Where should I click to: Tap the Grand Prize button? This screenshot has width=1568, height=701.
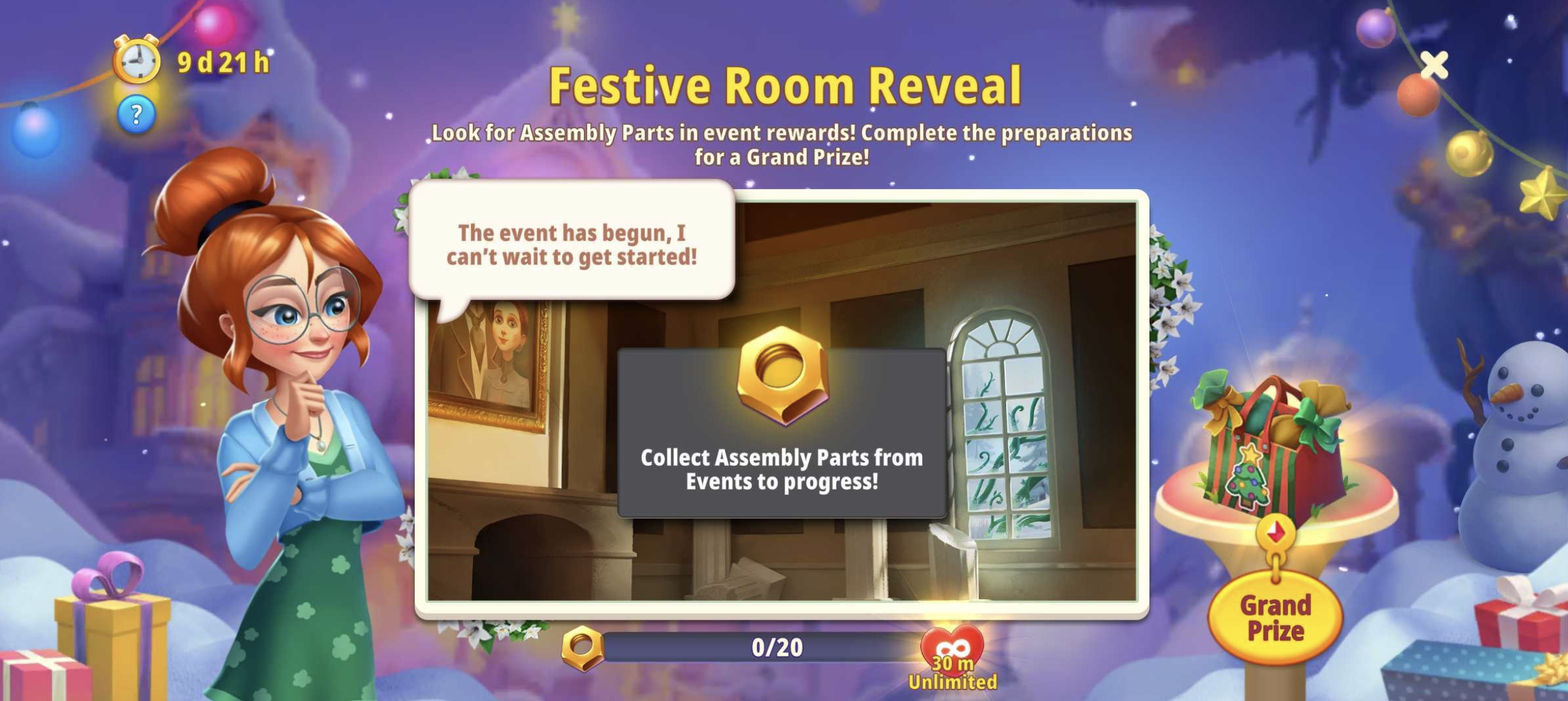tap(1274, 618)
